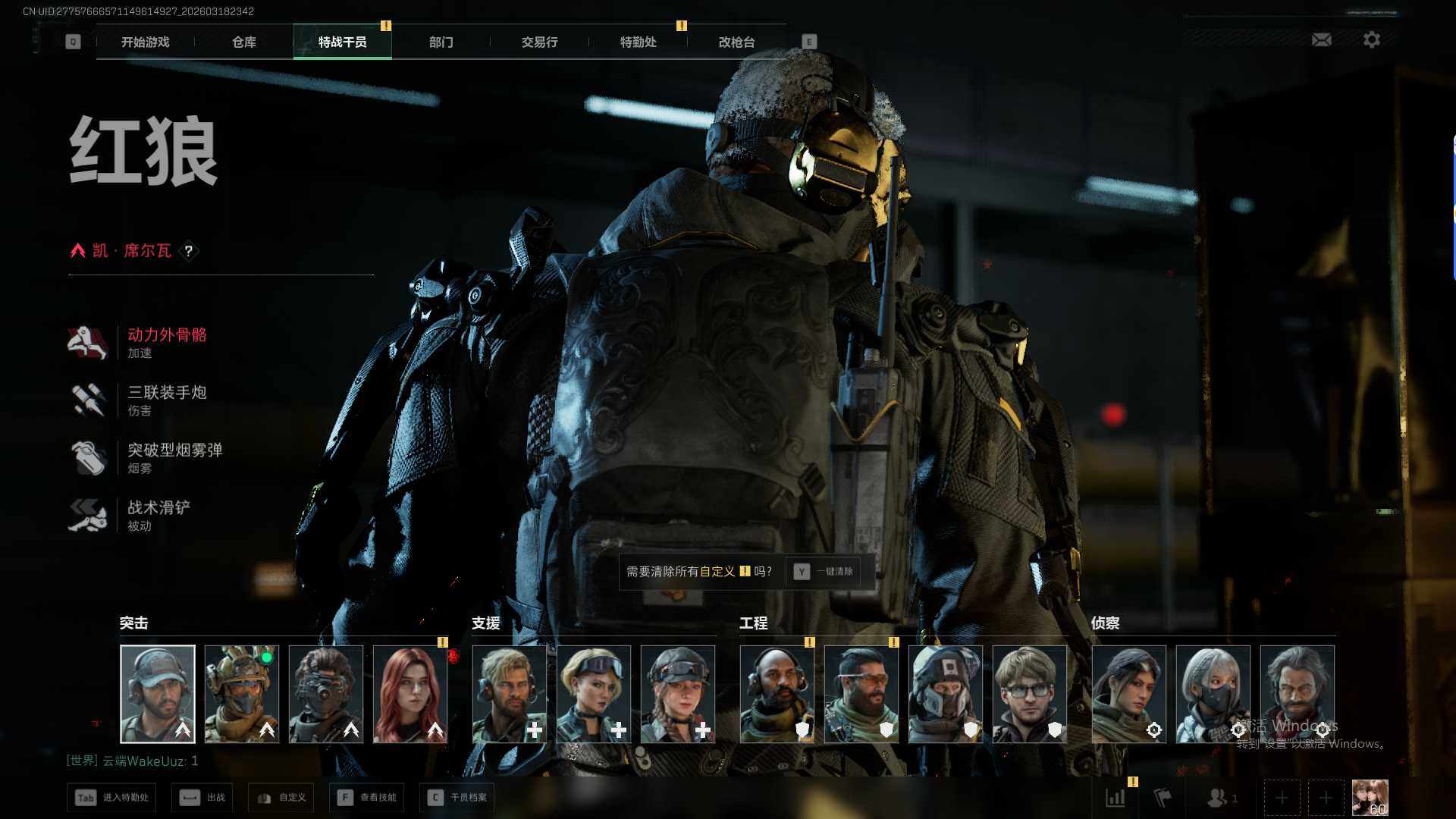The image size is (1456, 819).
Task: Open the 仓库 tab
Action: 243,42
